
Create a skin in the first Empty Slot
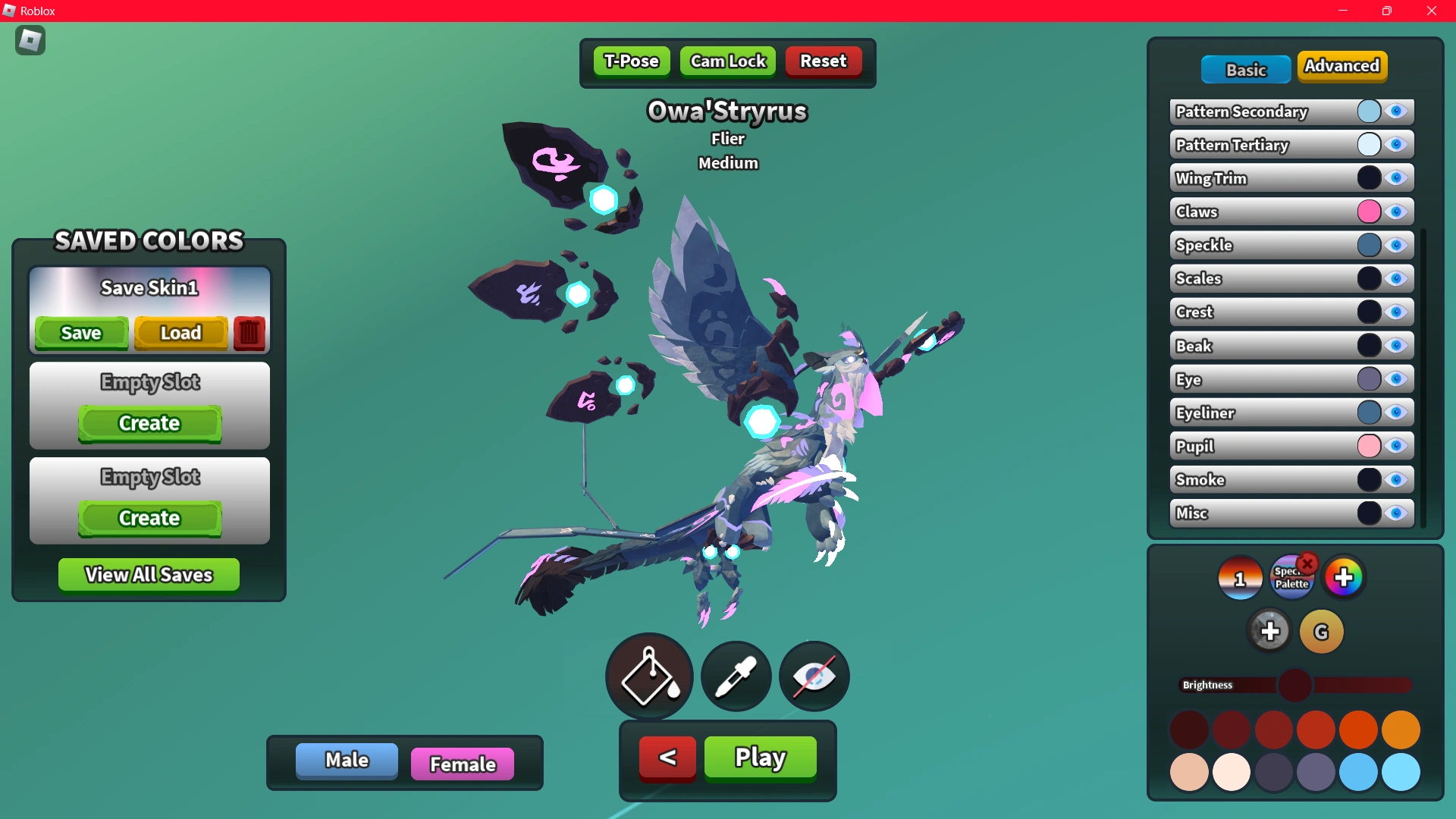[149, 423]
